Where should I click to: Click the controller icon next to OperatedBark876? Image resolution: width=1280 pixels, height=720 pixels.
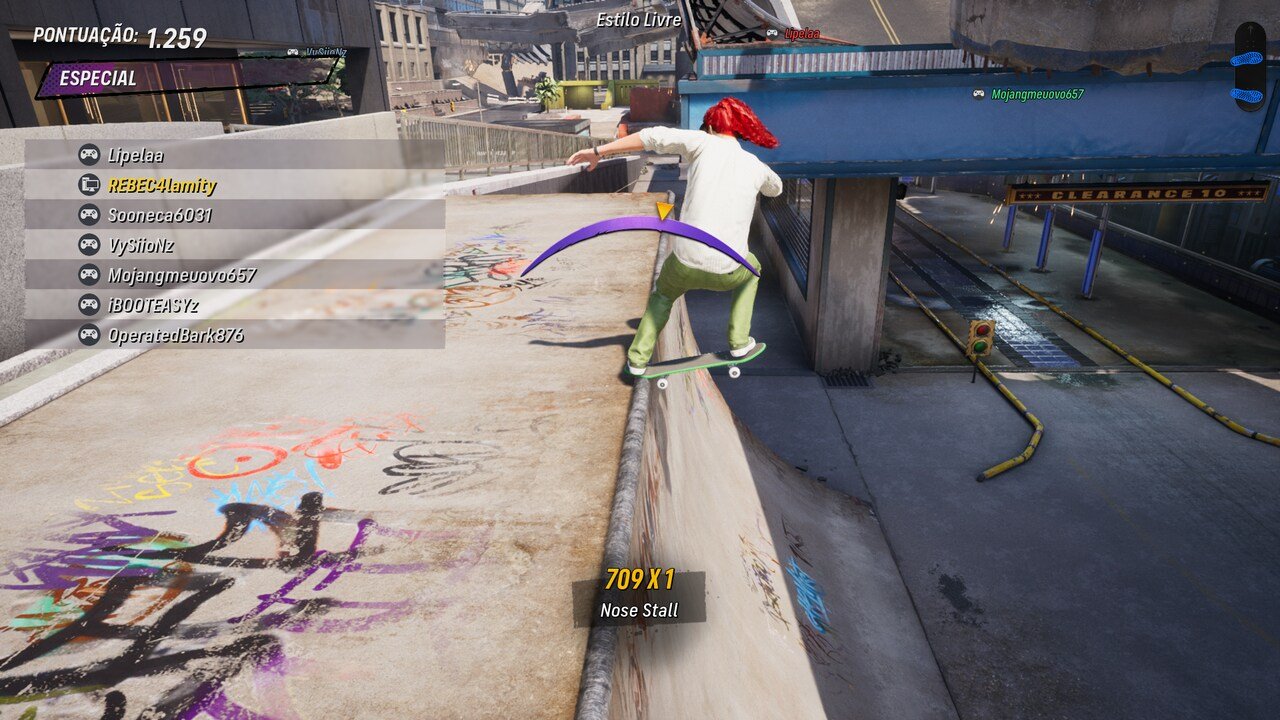click(90, 334)
